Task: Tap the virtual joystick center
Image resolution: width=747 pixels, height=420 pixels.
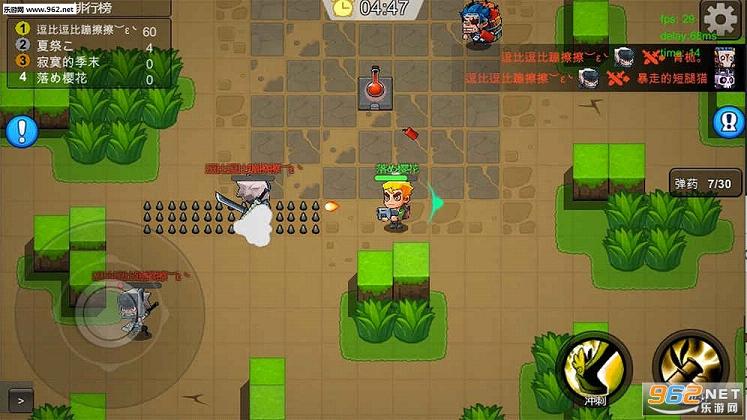Action: [103, 301]
